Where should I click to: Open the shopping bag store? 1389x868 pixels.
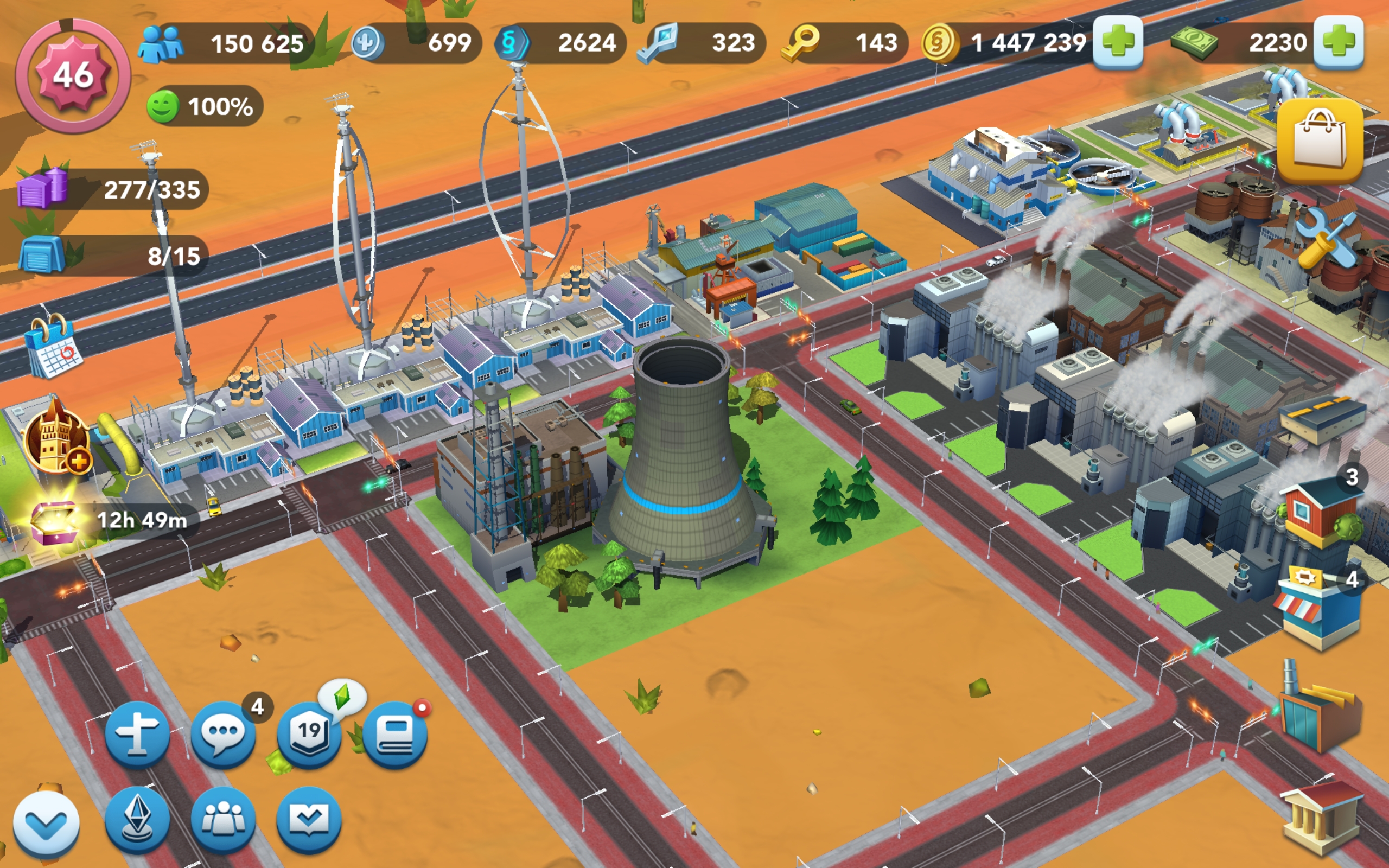[1320, 140]
